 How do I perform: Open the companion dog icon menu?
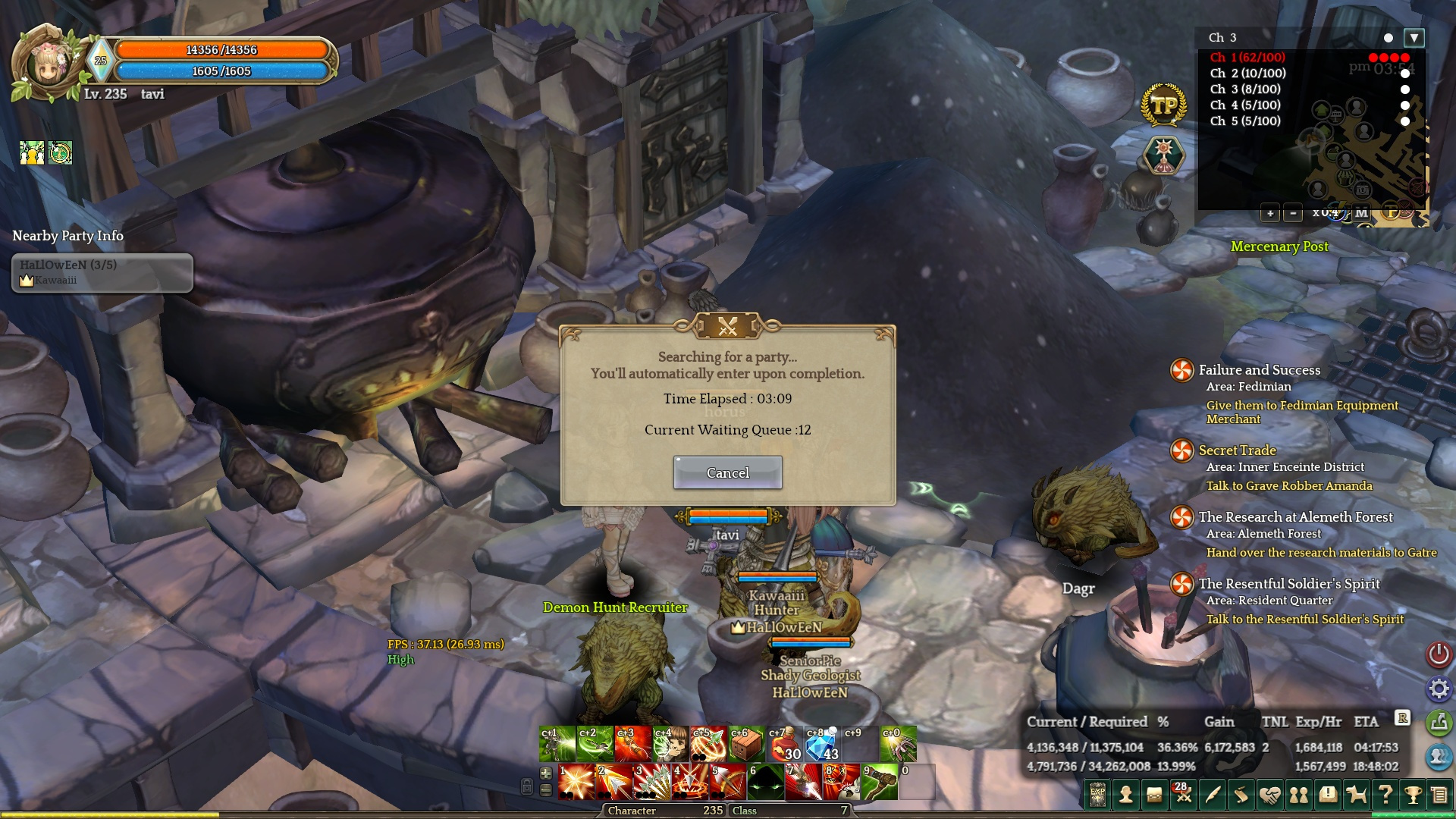[x=1356, y=795]
